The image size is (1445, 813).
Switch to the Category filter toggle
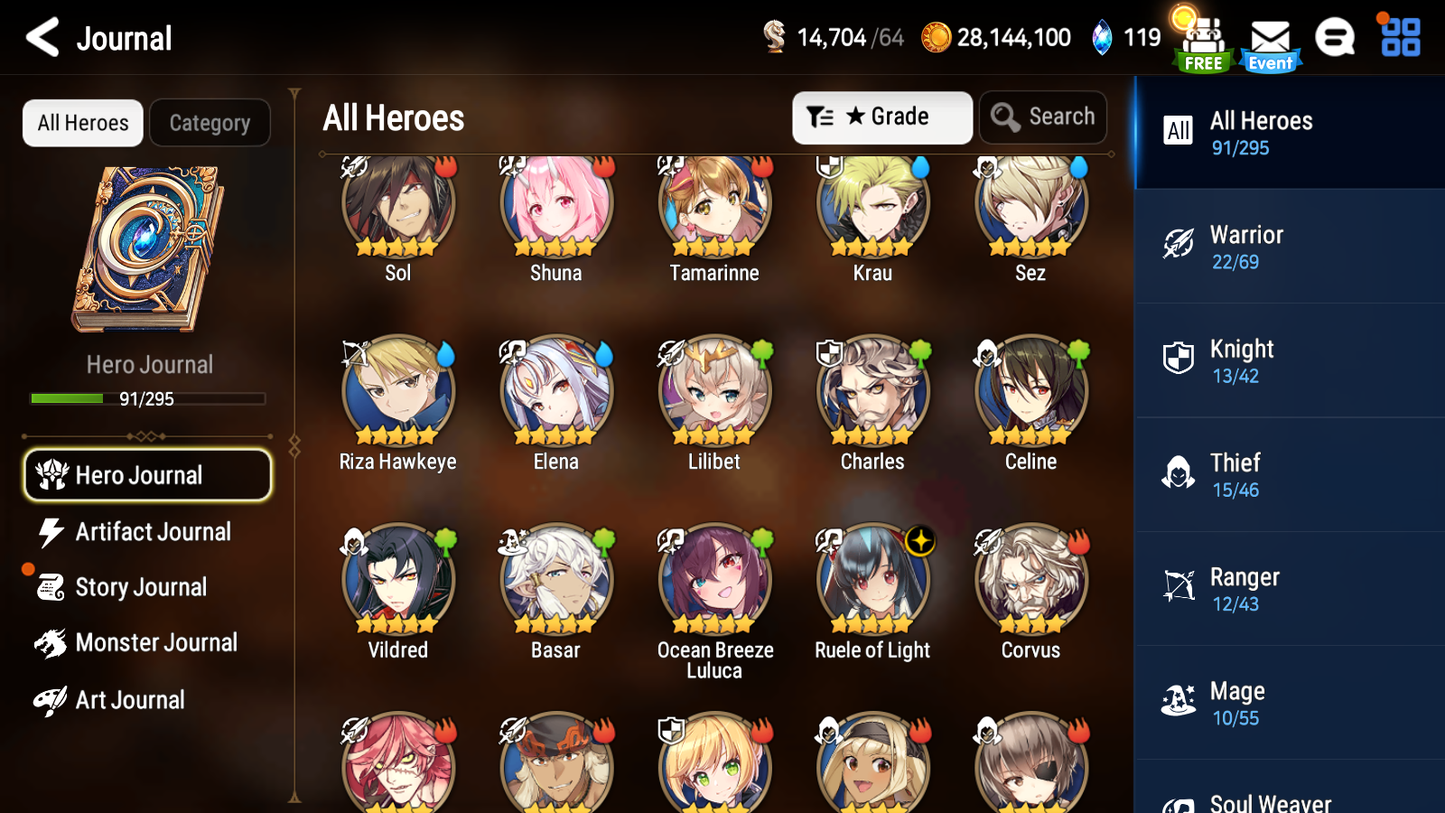pyautogui.click(x=210, y=122)
